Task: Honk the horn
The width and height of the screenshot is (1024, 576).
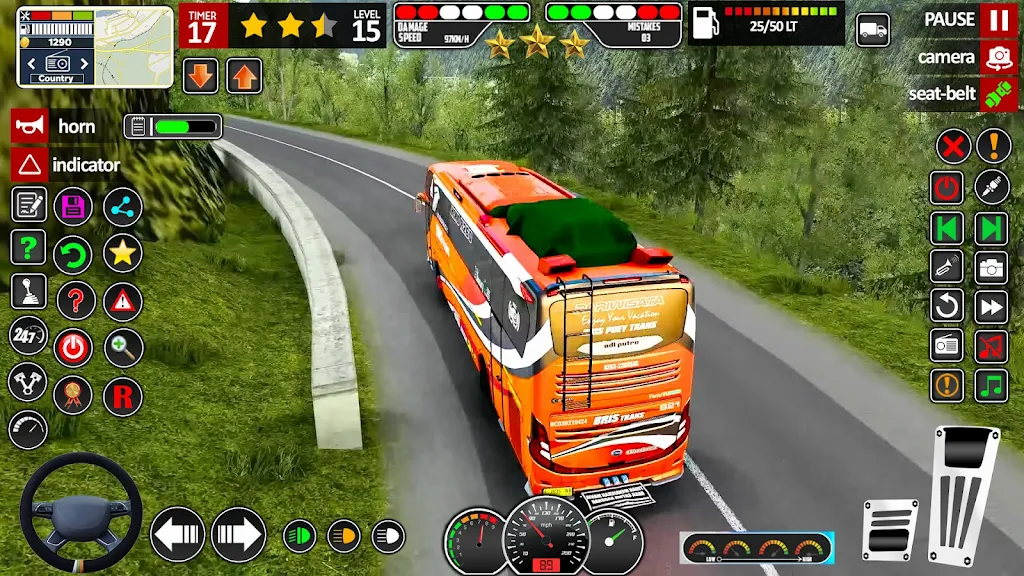Action: pos(29,127)
